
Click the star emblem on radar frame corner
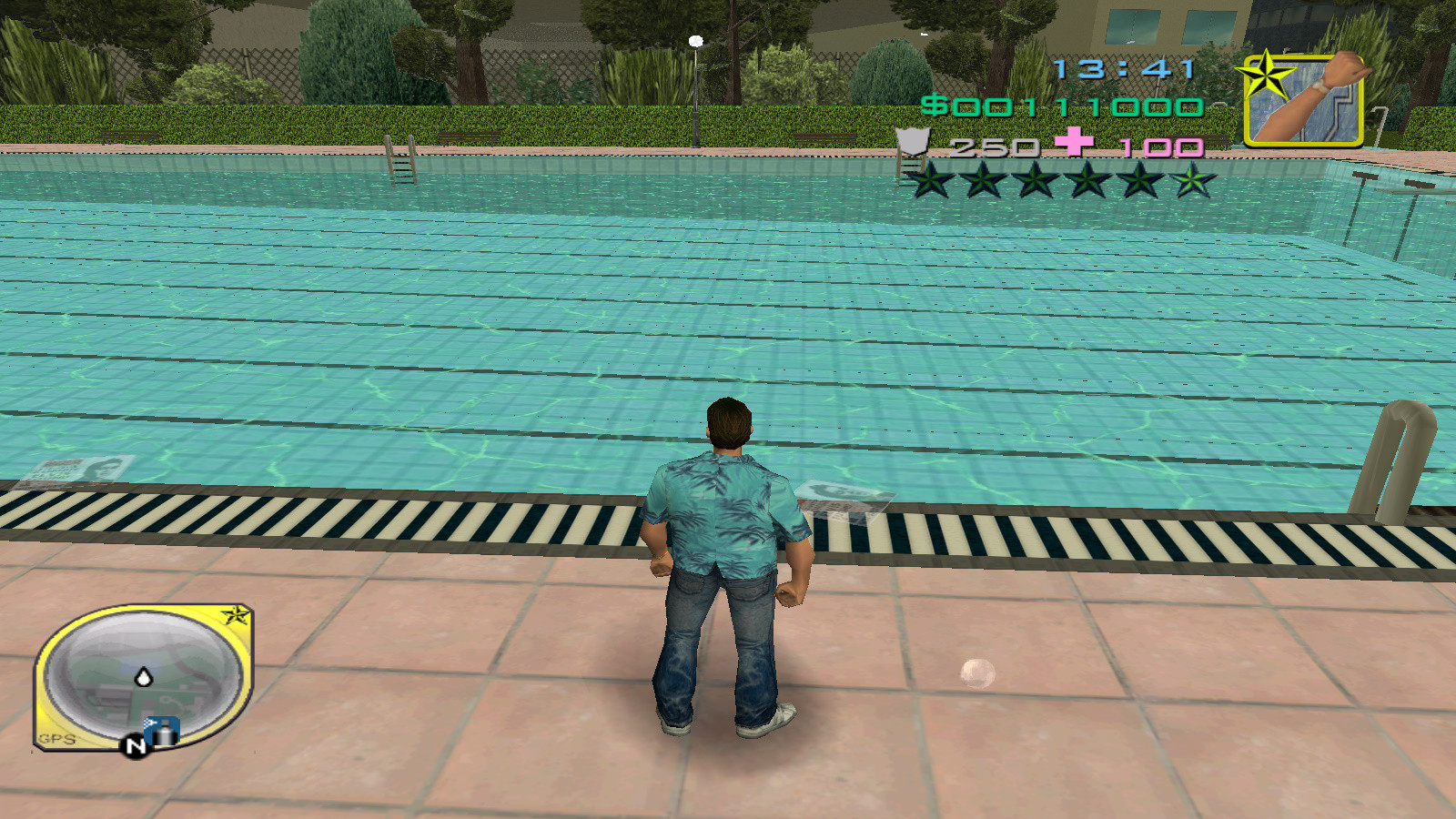pyautogui.click(x=236, y=614)
